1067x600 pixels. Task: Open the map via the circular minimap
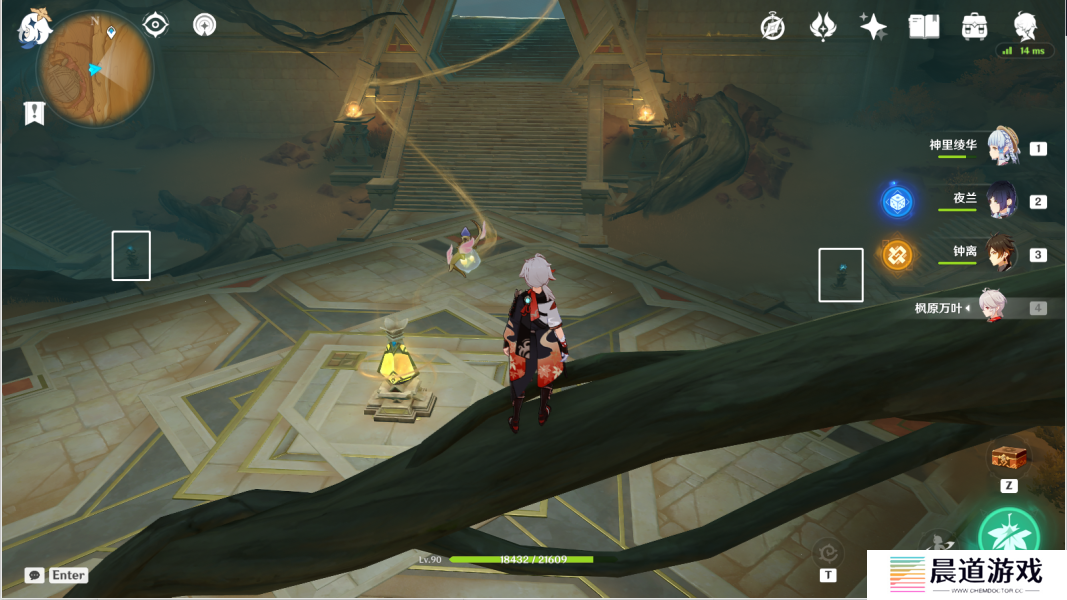pos(95,68)
